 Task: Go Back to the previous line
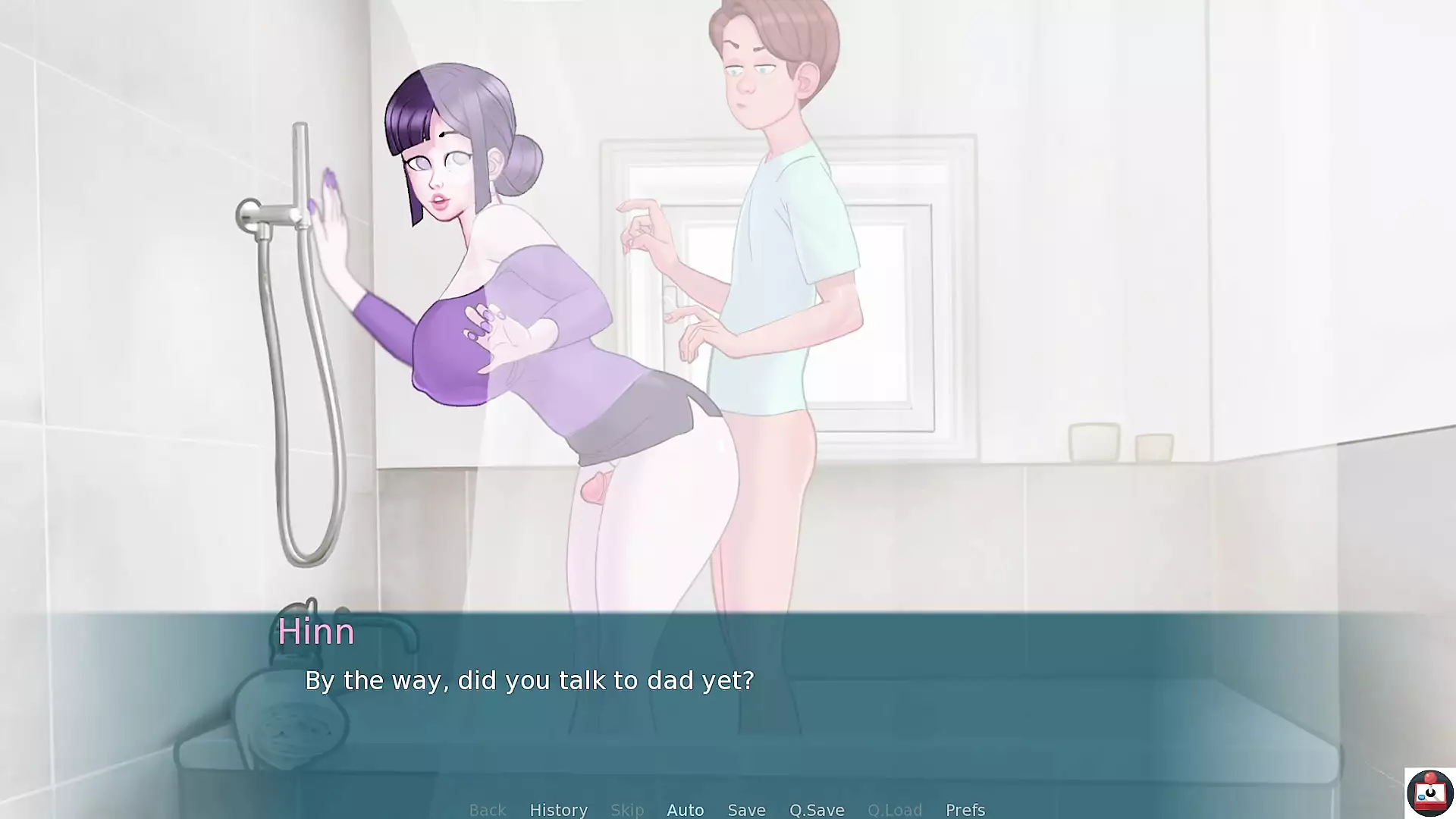(487, 809)
